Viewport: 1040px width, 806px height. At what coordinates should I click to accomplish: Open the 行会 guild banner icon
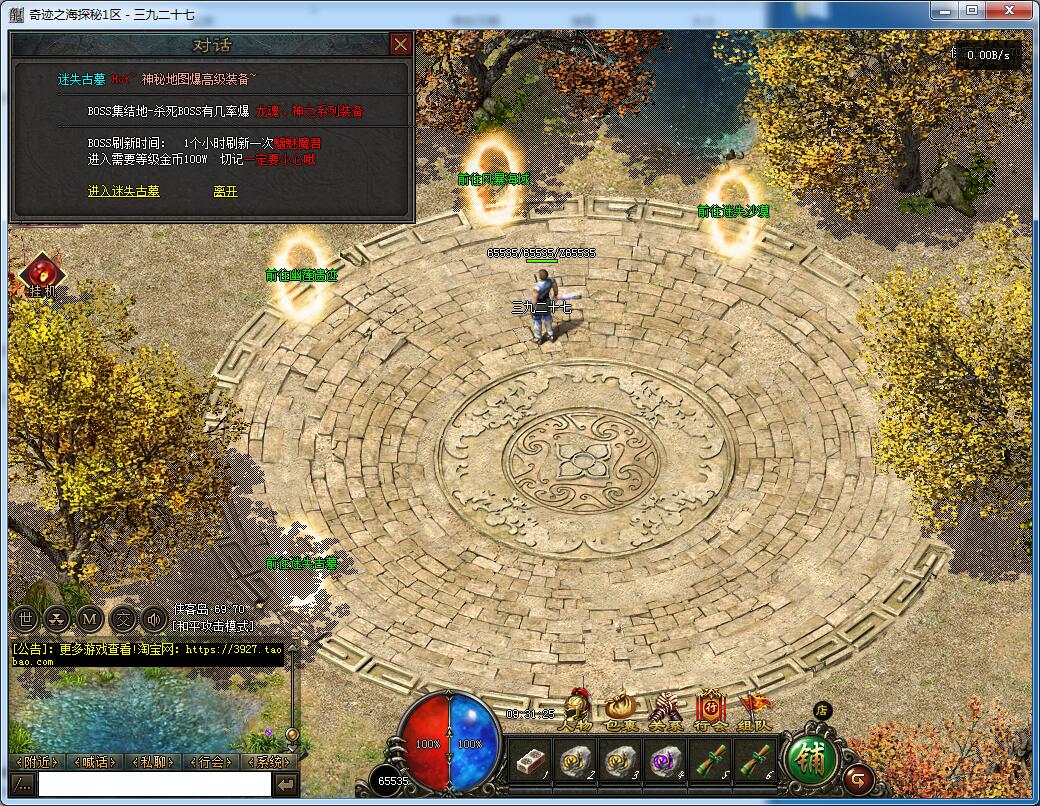click(x=710, y=711)
